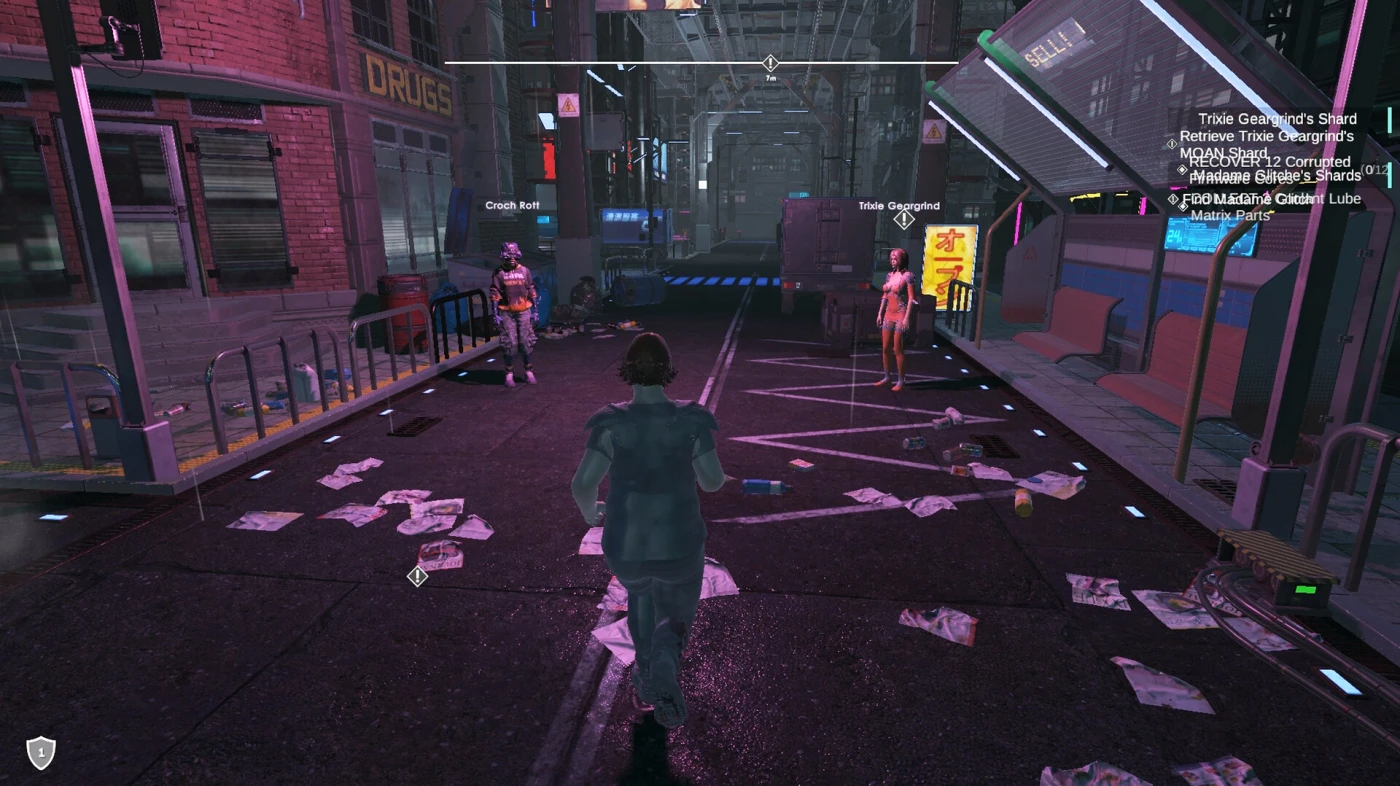Open the shield badge showing number 1

40,752
